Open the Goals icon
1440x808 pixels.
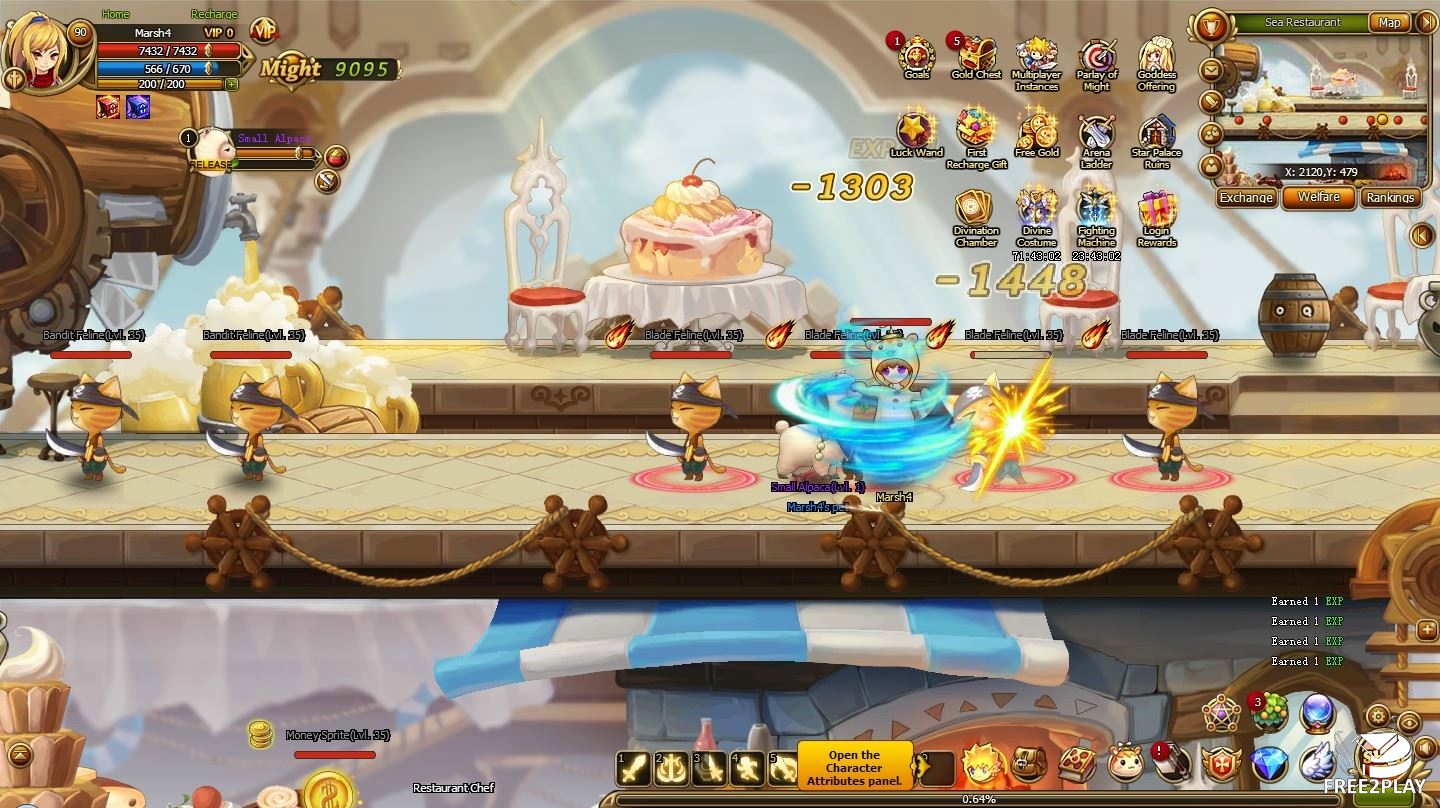pyautogui.click(x=916, y=56)
